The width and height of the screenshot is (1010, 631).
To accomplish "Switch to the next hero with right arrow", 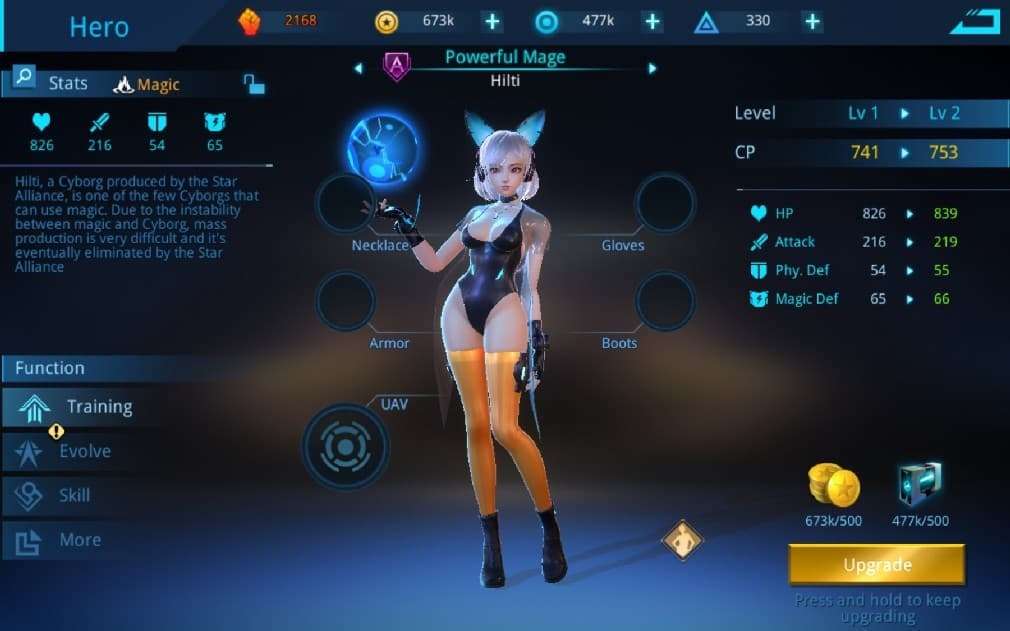I will pos(652,69).
